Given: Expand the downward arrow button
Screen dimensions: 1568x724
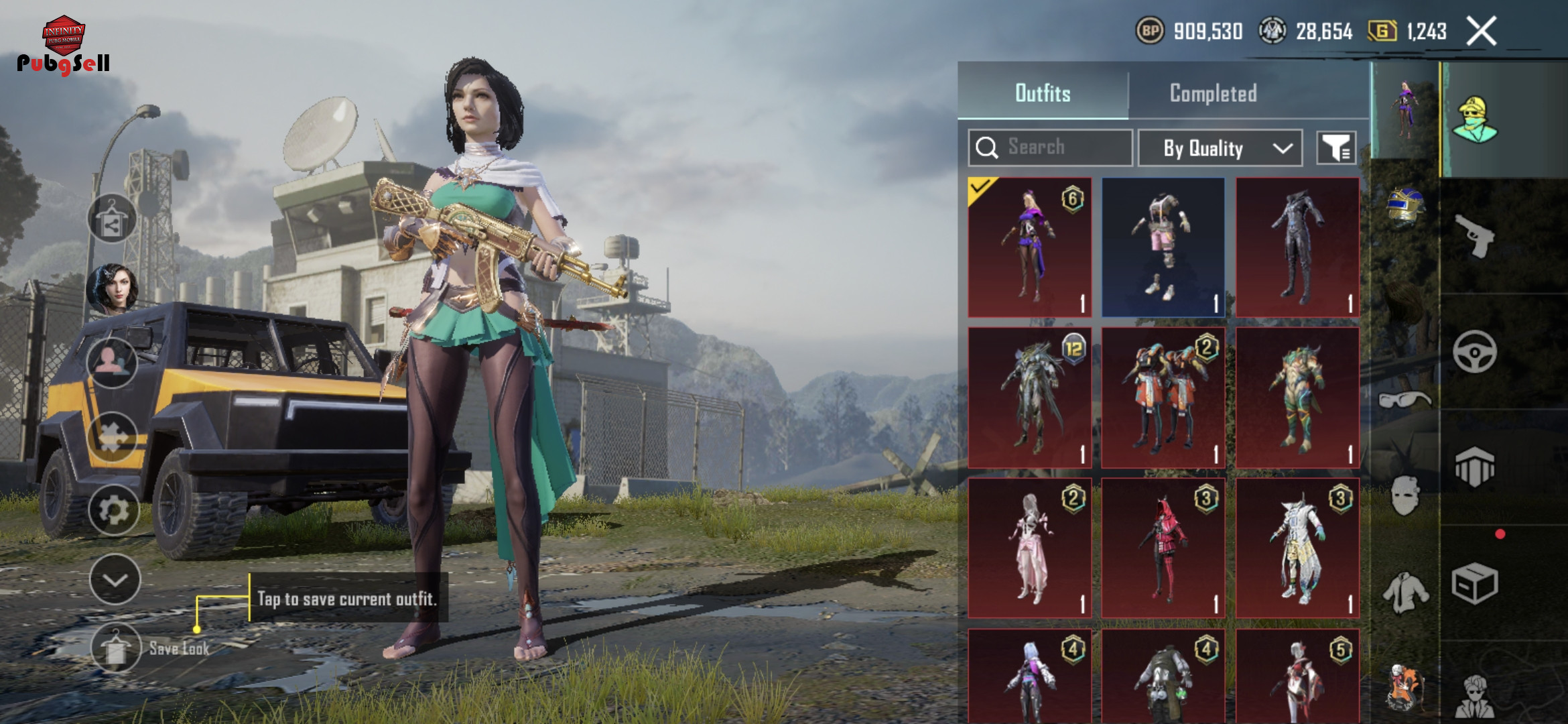Looking at the screenshot, I should [x=115, y=579].
